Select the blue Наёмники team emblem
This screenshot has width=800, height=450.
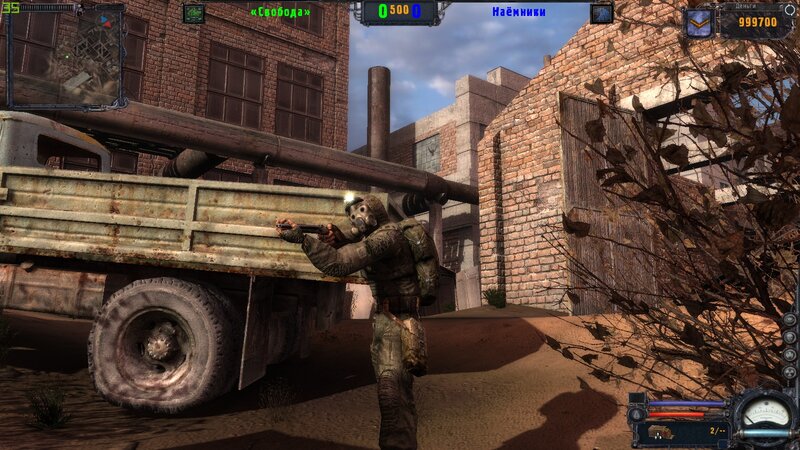point(601,13)
